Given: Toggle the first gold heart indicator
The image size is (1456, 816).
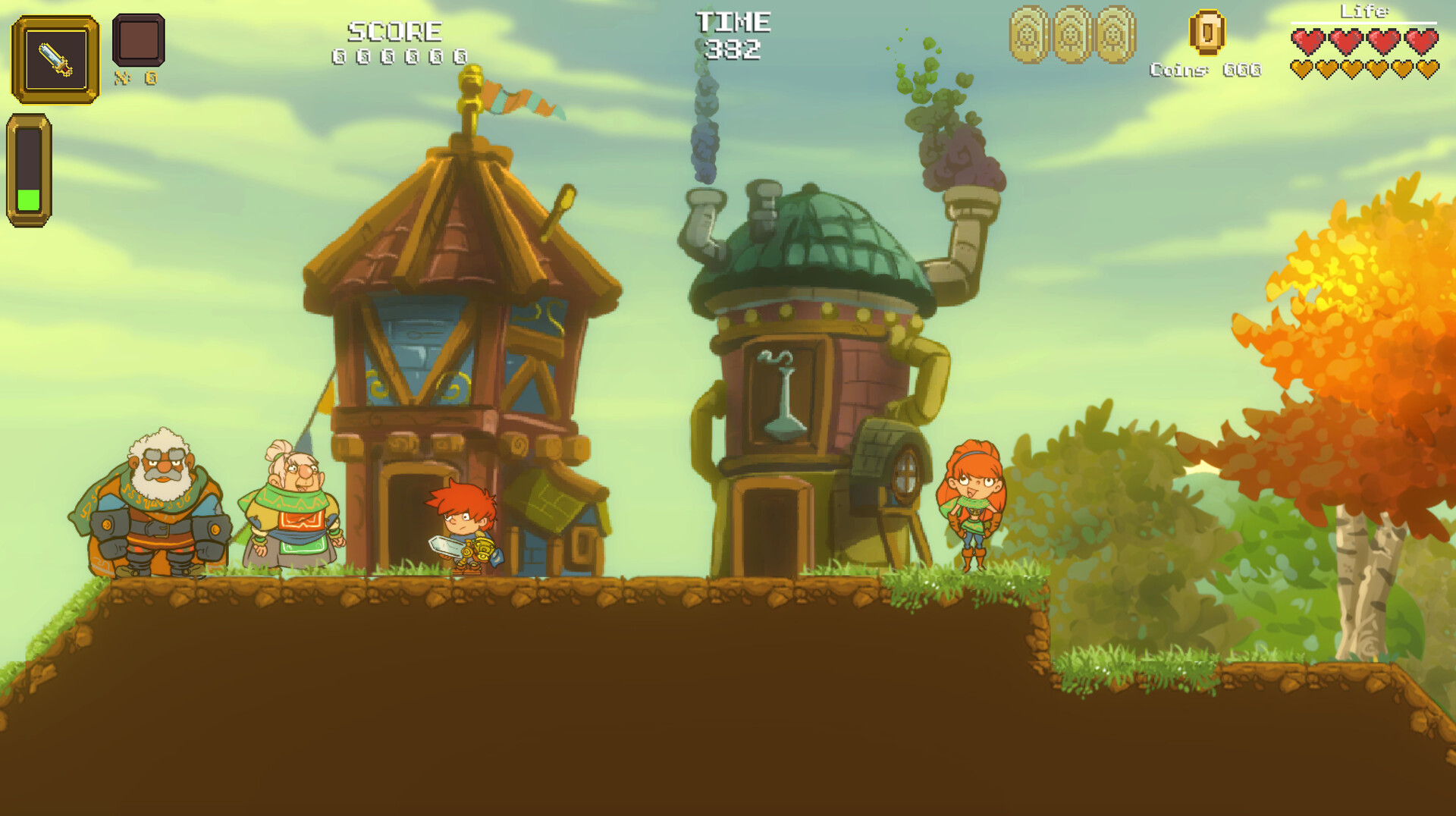Looking at the screenshot, I should pyautogui.click(x=1303, y=70).
